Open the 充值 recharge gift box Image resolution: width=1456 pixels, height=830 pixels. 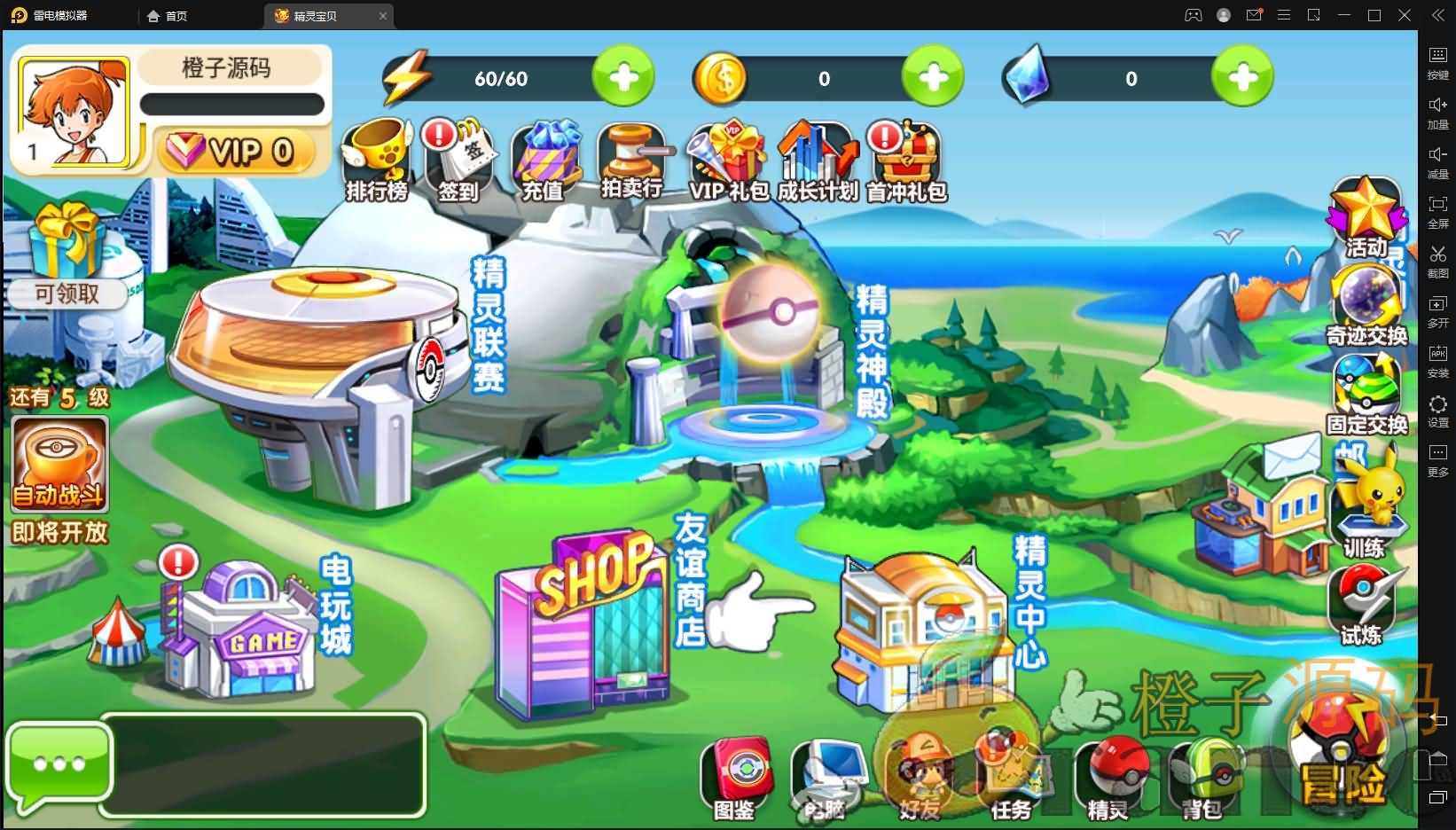click(x=544, y=160)
